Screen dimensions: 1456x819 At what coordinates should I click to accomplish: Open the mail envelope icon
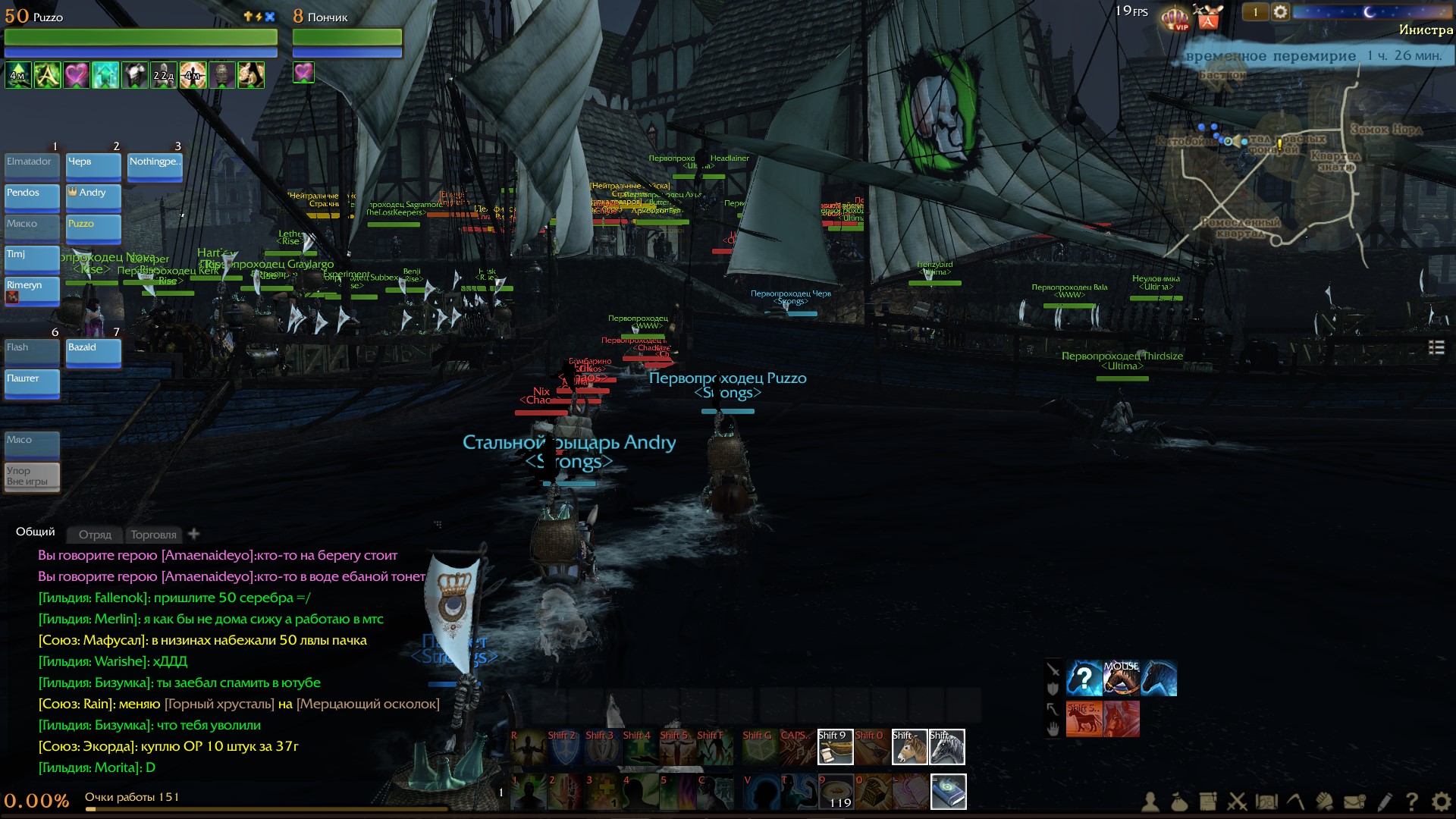point(1354,802)
